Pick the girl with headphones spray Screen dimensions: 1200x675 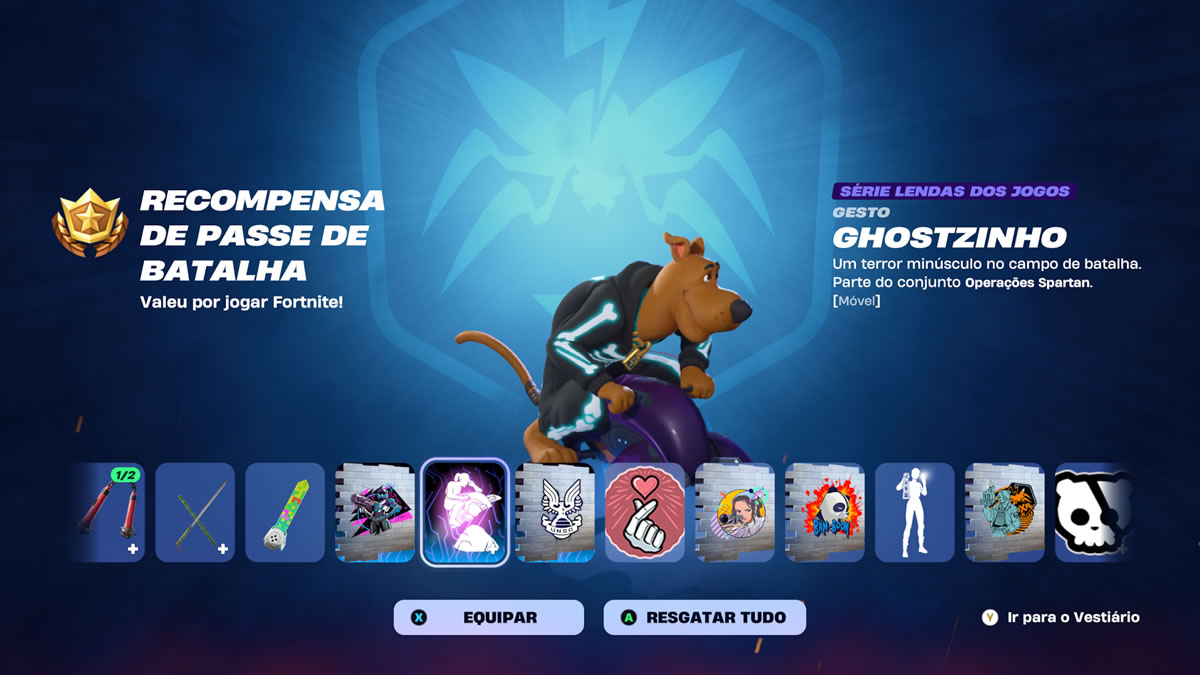pyautogui.click(x=735, y=512)
